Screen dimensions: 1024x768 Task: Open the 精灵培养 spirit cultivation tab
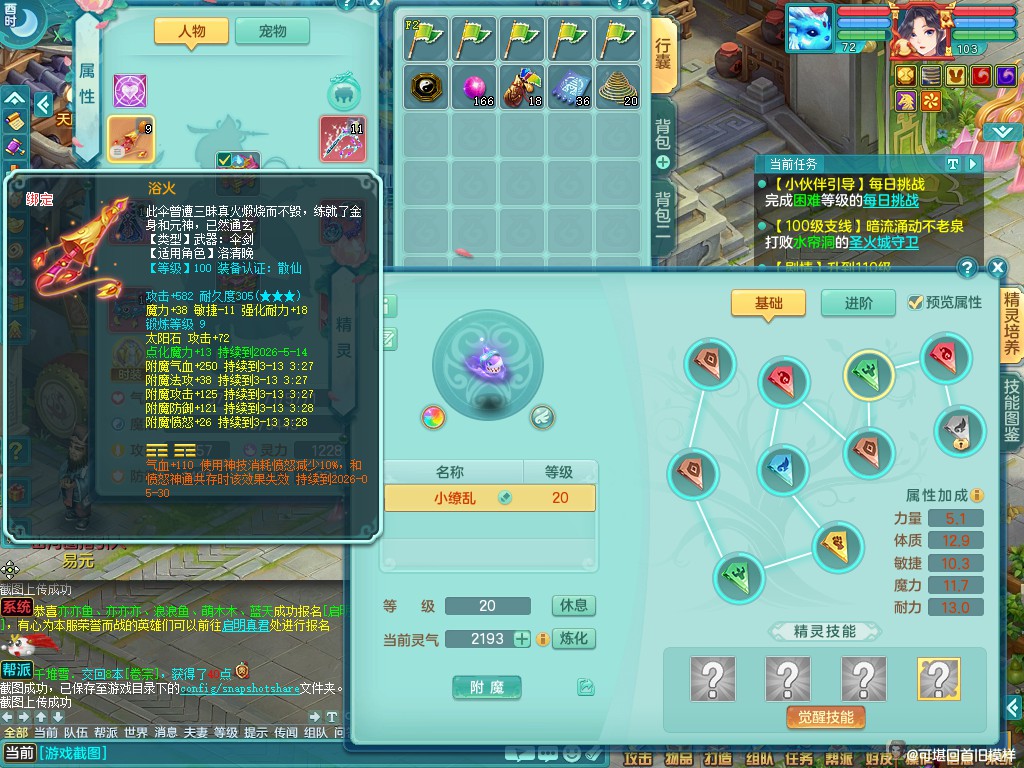(x=1011, y=325)
